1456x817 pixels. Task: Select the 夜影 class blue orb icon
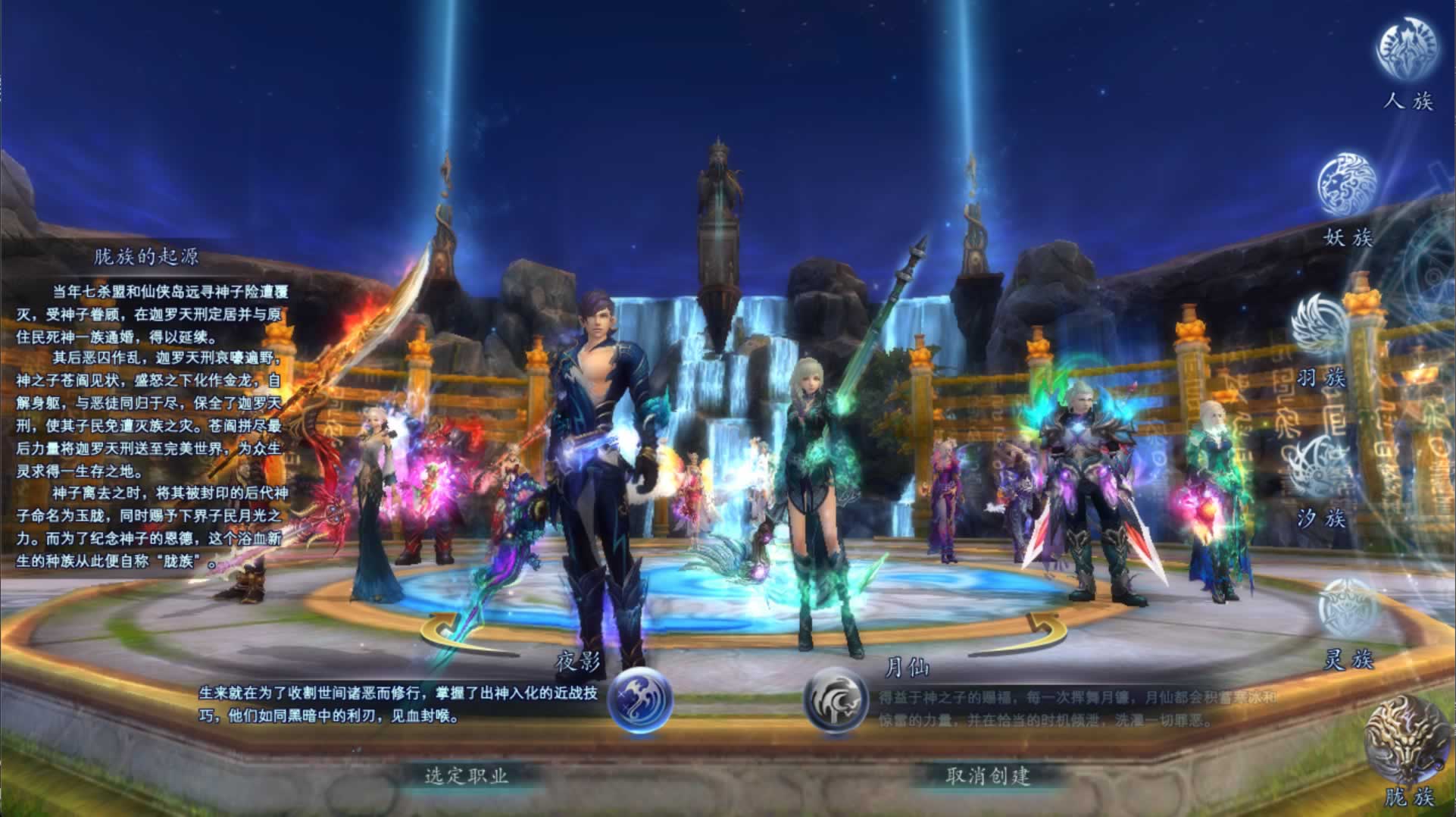coord(640,699)
